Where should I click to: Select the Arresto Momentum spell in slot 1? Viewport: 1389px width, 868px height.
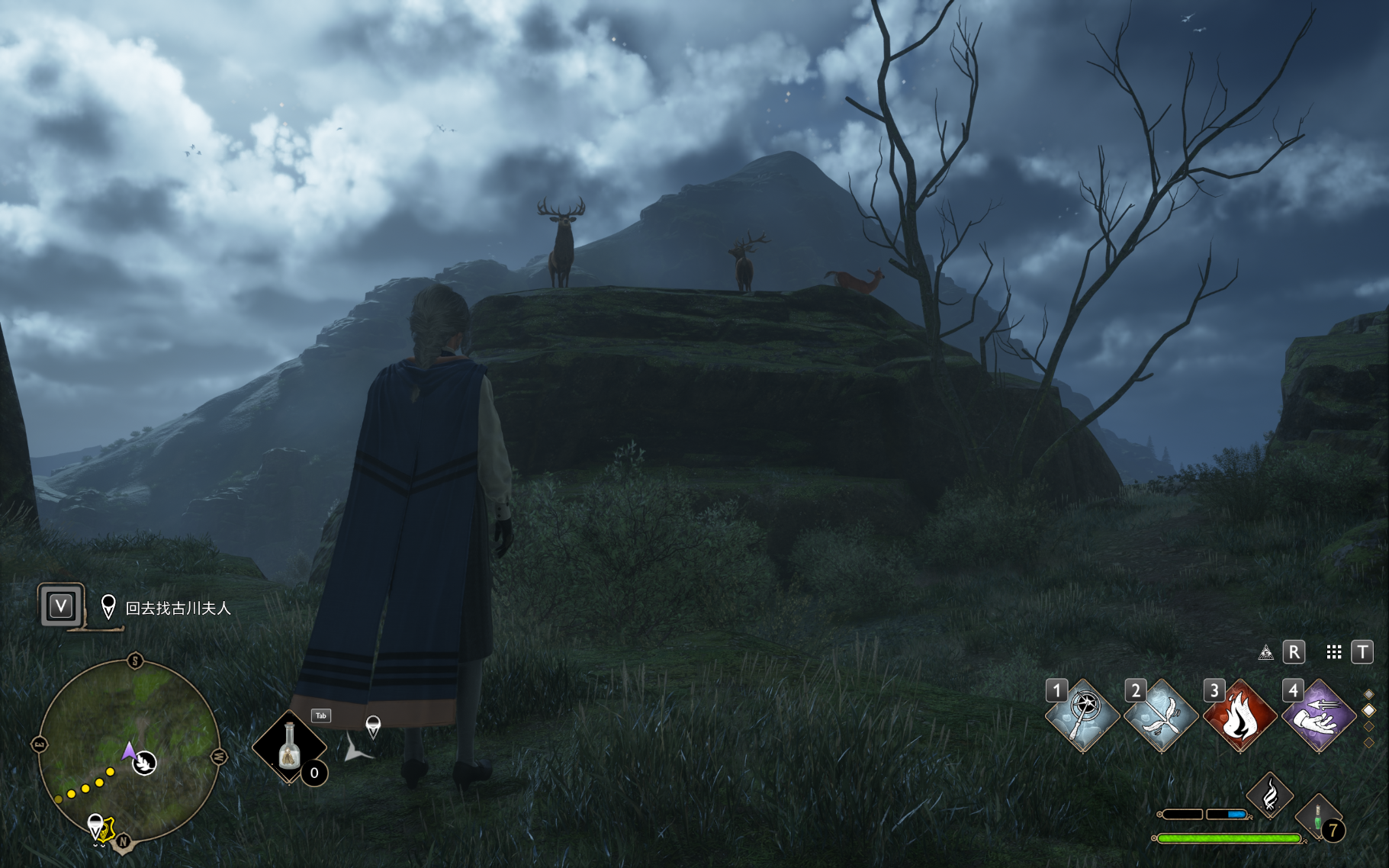click(x=1082, y=715)
